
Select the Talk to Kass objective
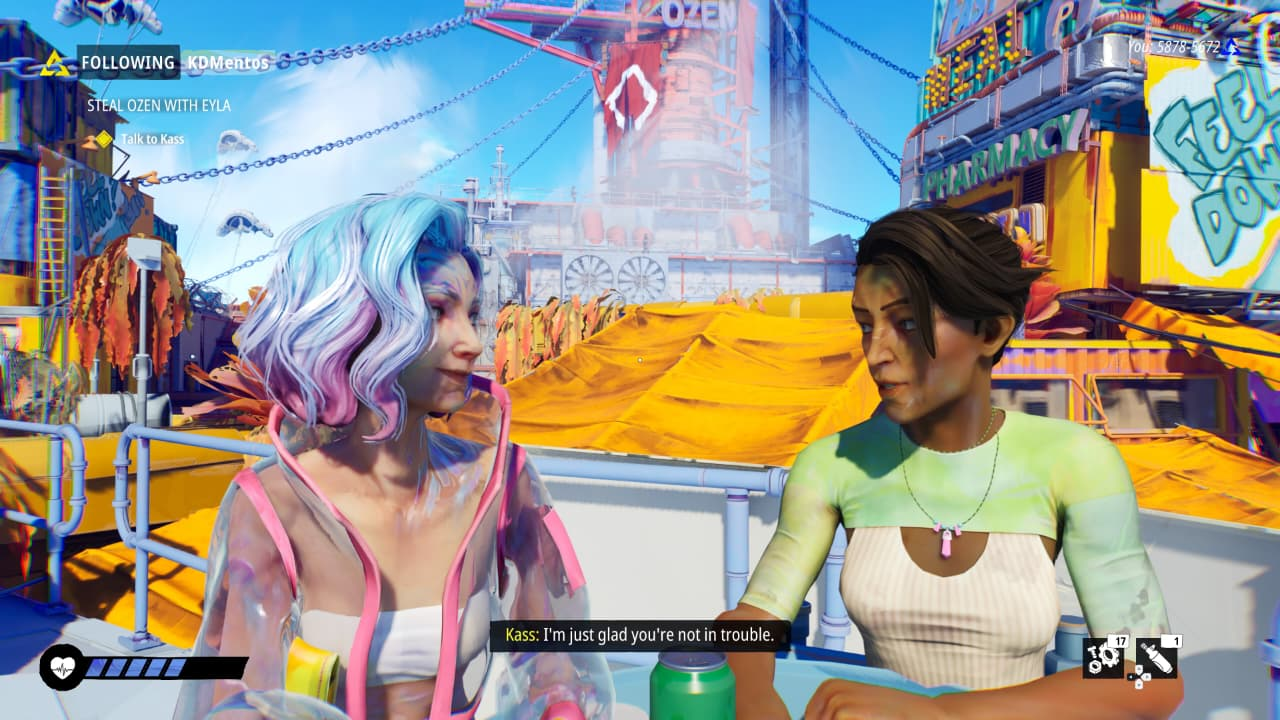pyautogui.click(x=152, y=139)
